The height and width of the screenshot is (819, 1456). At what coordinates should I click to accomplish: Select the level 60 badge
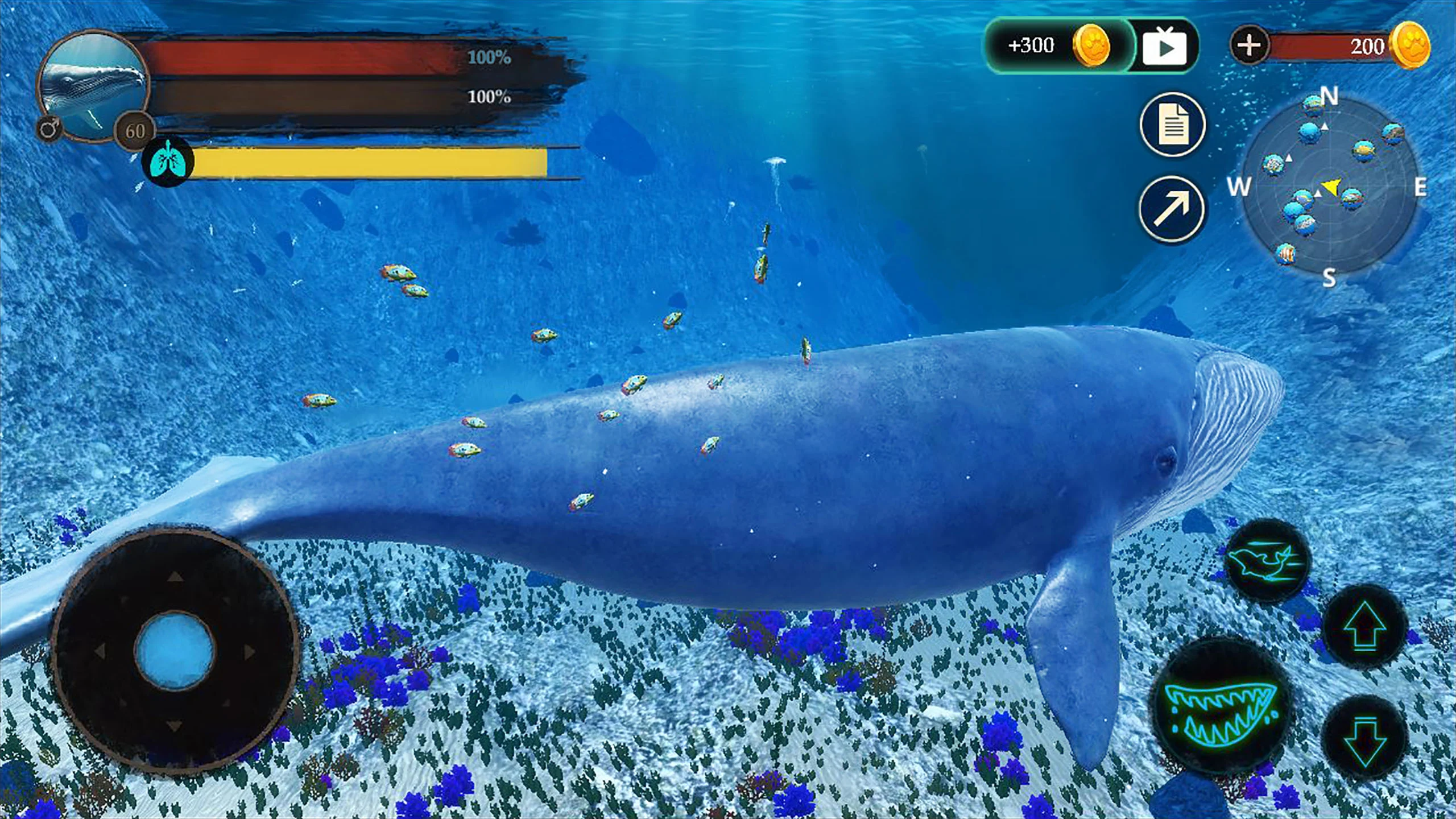tap(135, 131)
